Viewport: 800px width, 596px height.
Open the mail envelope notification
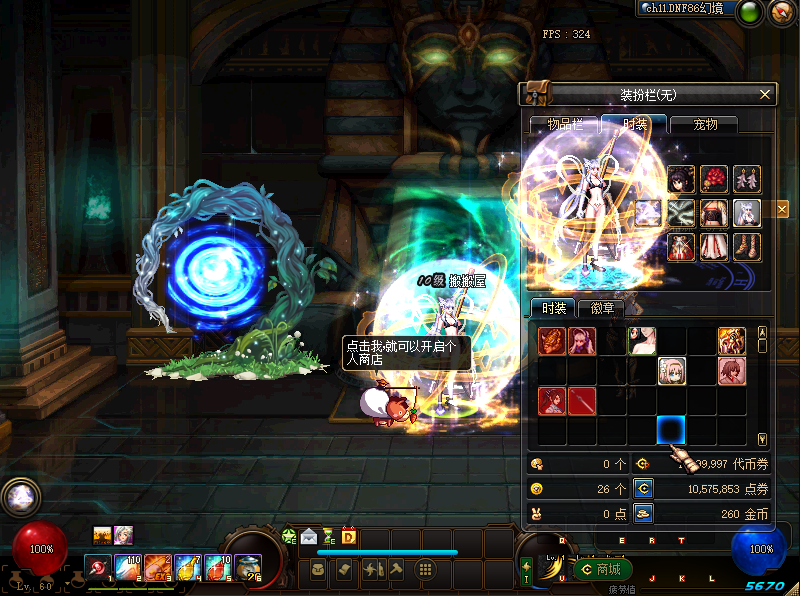tap(309, 536)
